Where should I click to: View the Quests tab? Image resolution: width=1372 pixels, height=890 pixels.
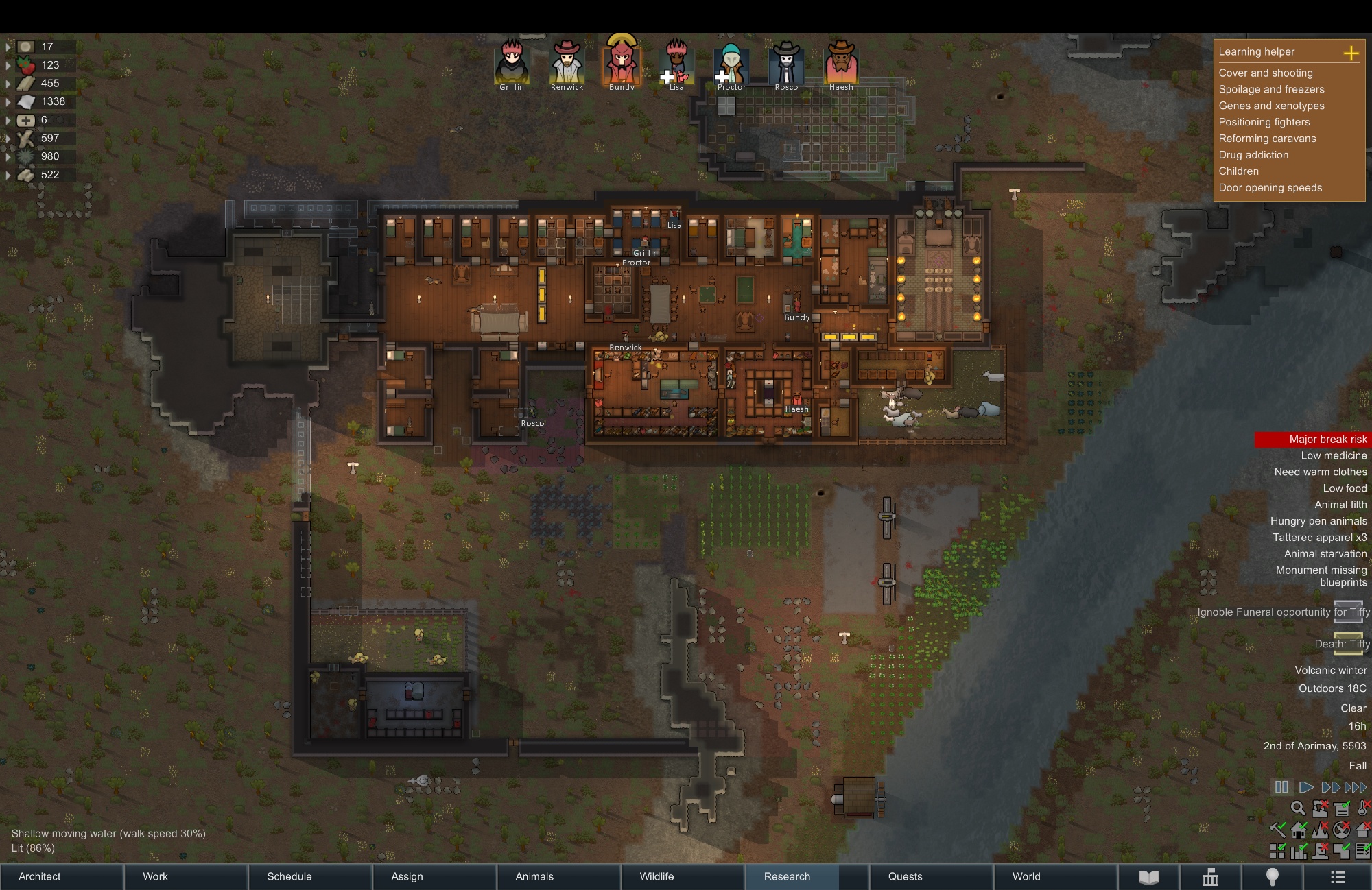905,876
